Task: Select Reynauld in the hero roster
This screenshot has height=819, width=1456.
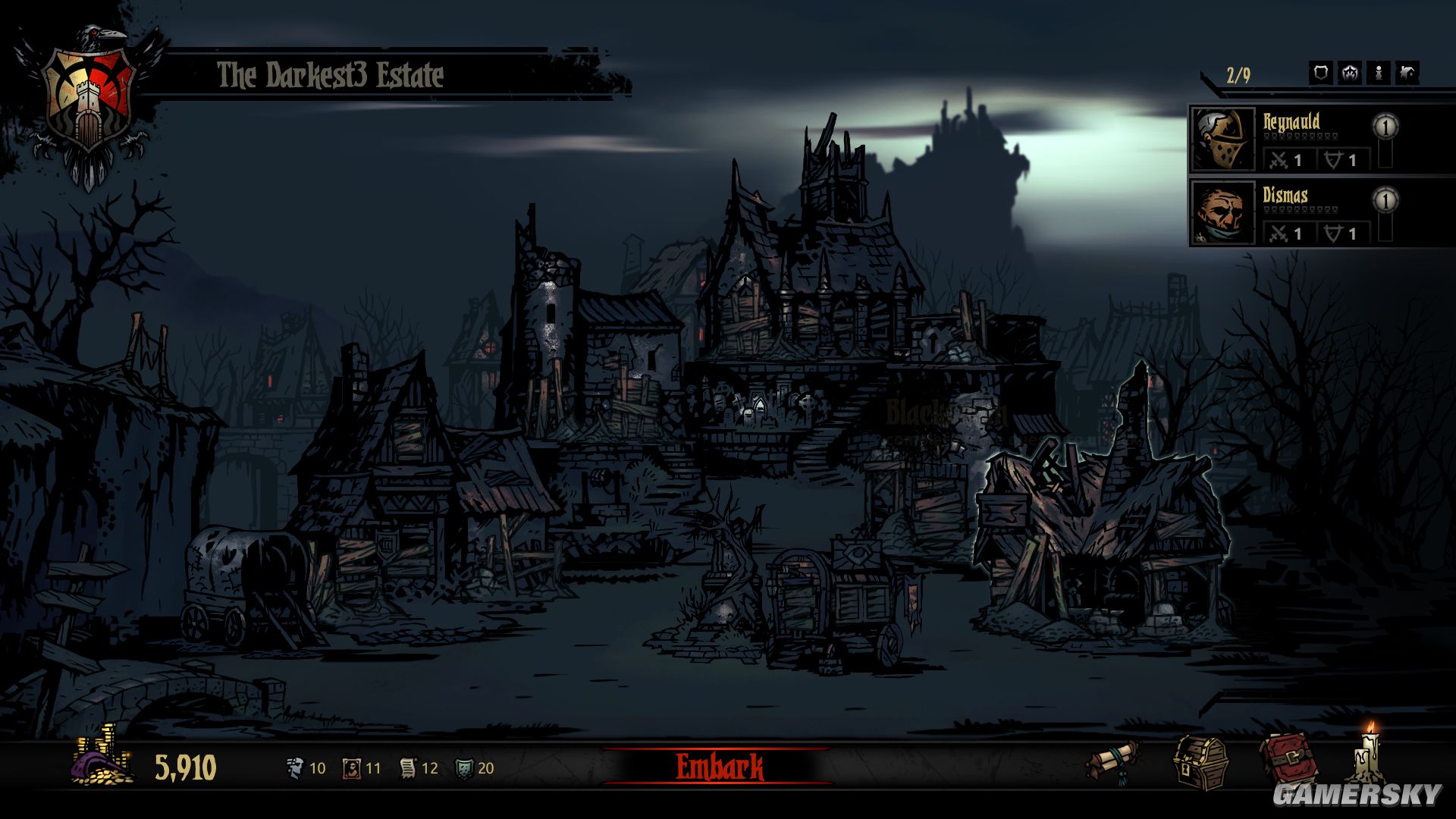Action: point(1291,140)
